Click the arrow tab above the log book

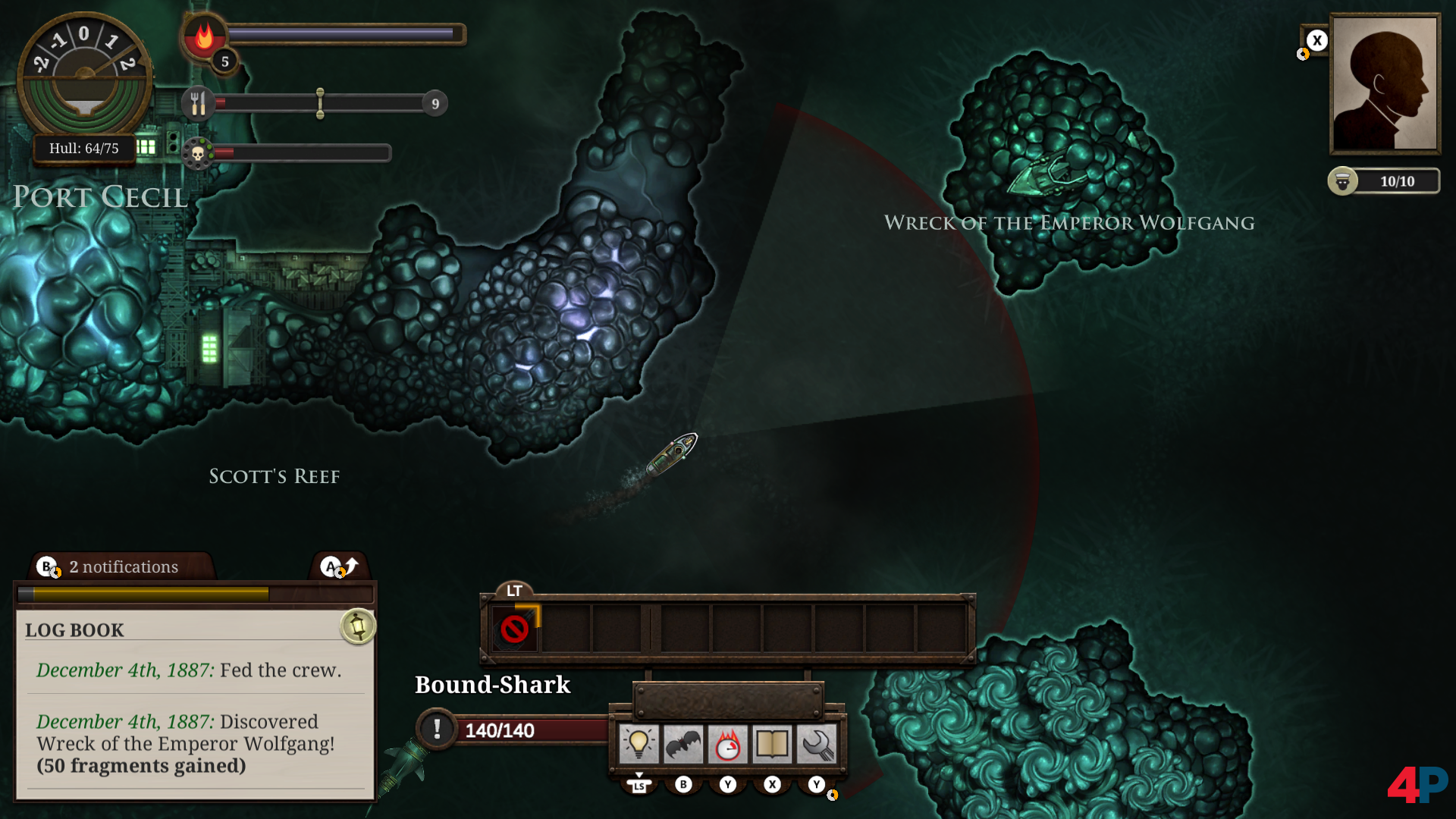tap(339, 566)
